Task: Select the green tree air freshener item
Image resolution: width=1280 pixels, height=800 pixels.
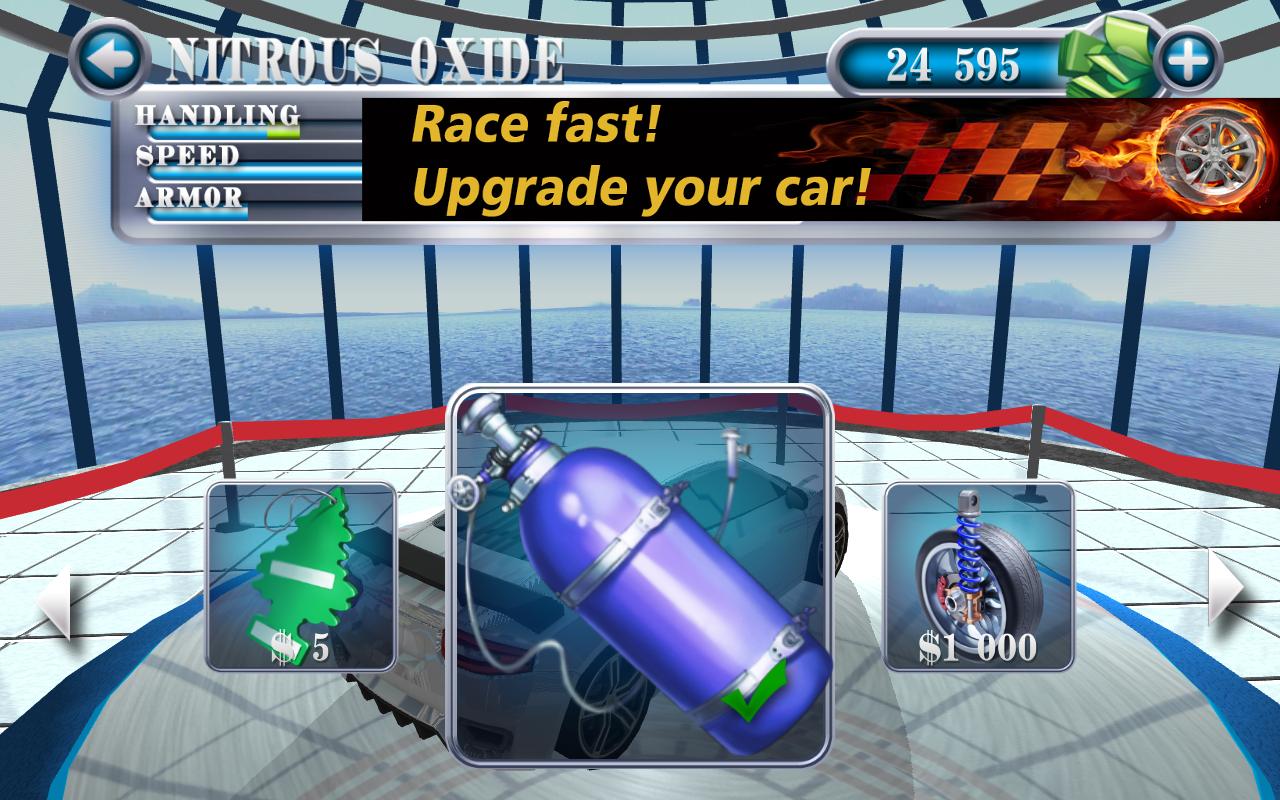Action: 300,575
